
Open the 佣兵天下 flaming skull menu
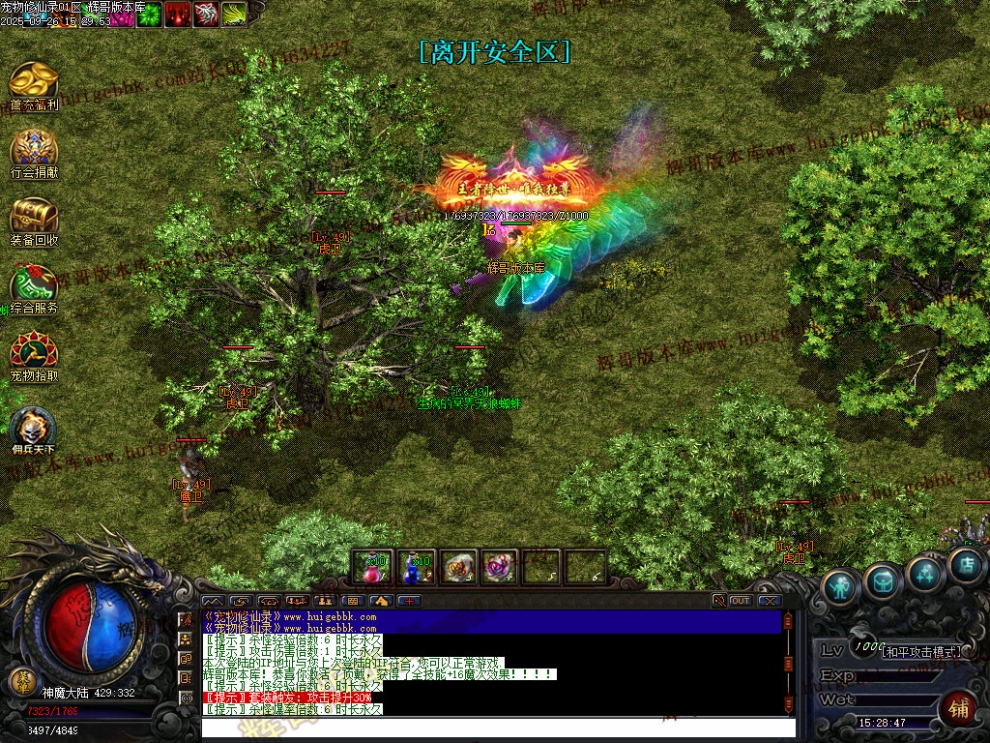[34, 428]
